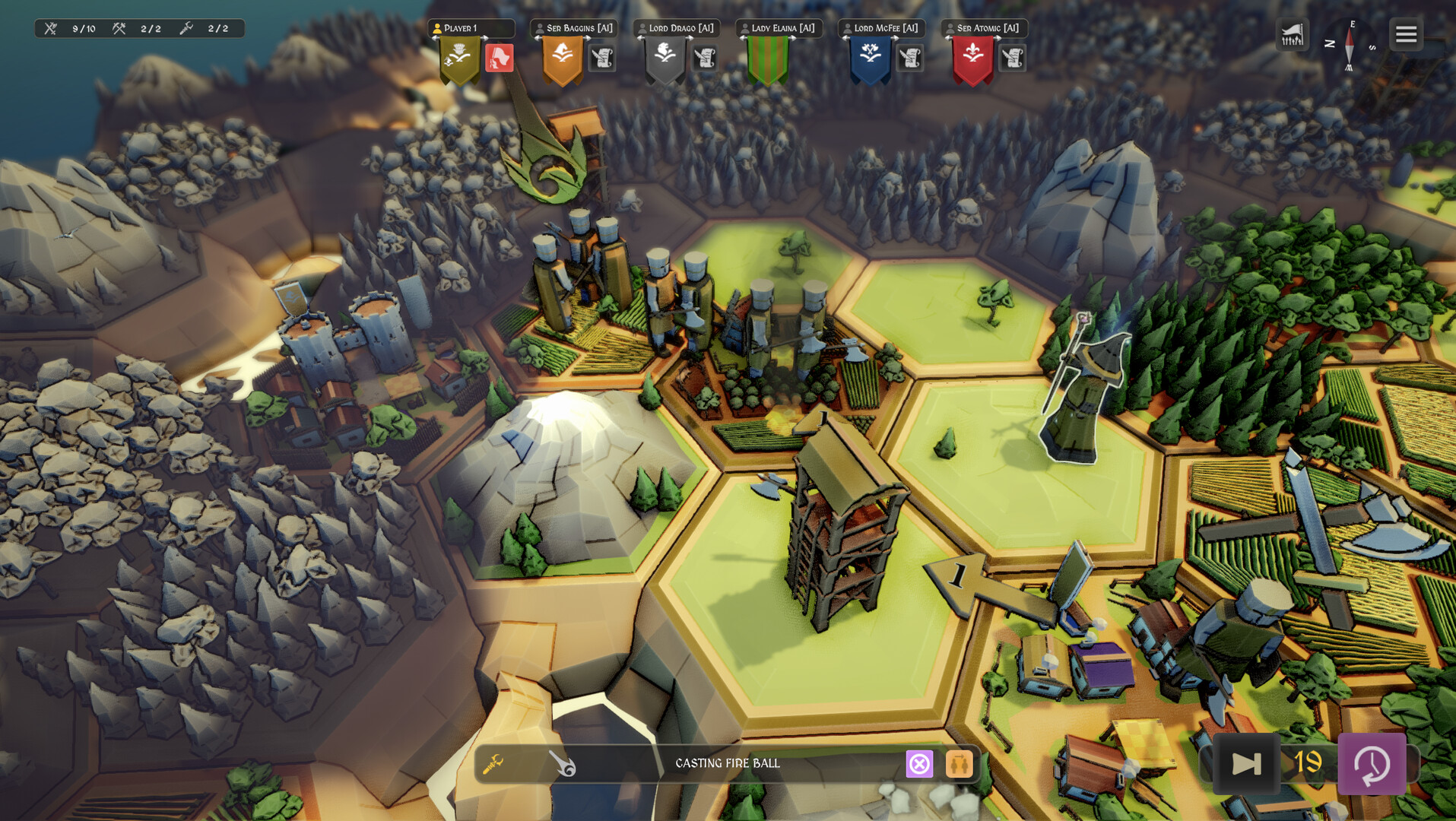Open Lord Drago's diplomacy scroll
1456x821 pixels.
coord(705,58)
